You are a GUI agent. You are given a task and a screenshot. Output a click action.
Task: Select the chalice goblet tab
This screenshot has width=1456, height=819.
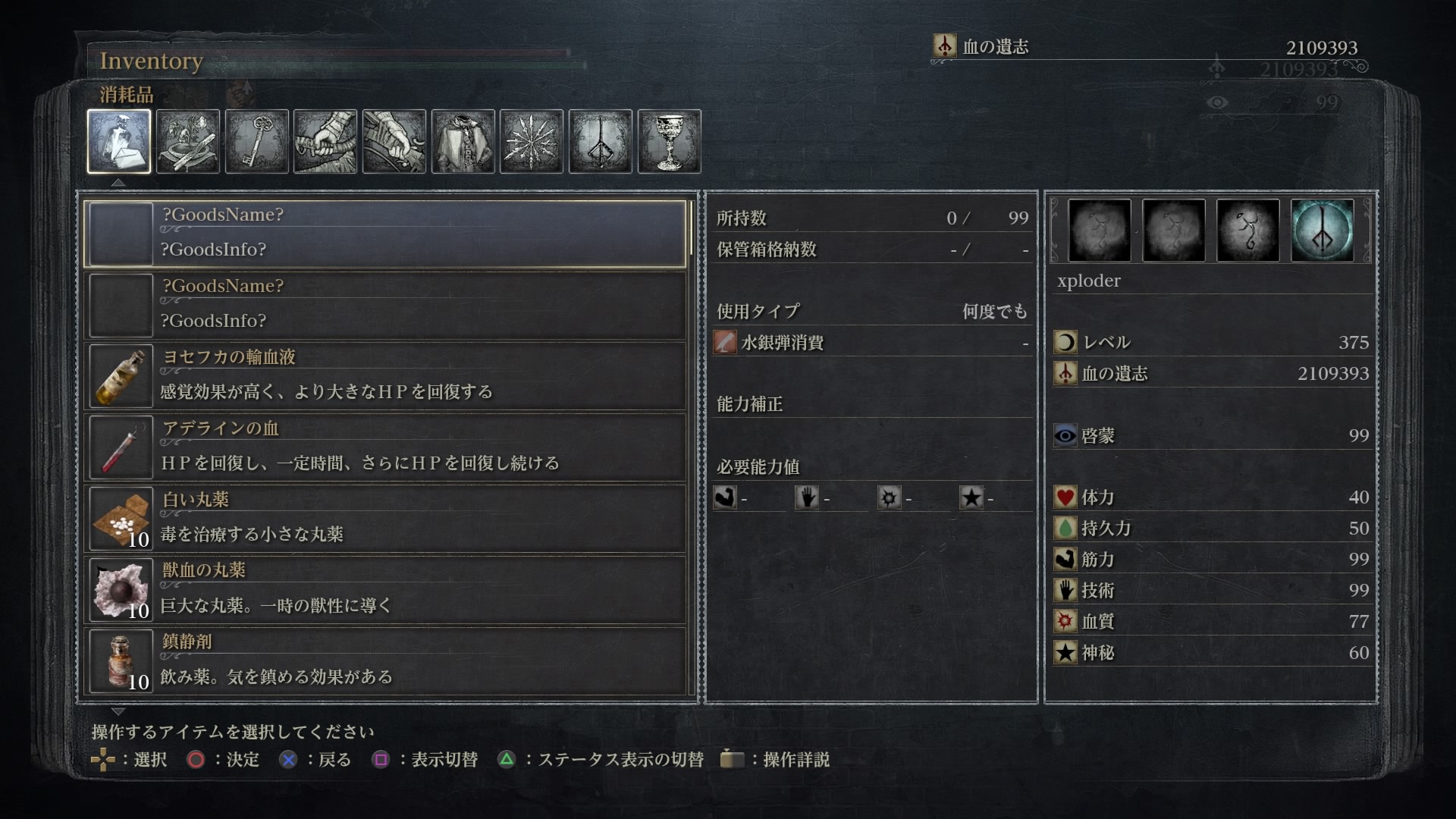[669, 141]
